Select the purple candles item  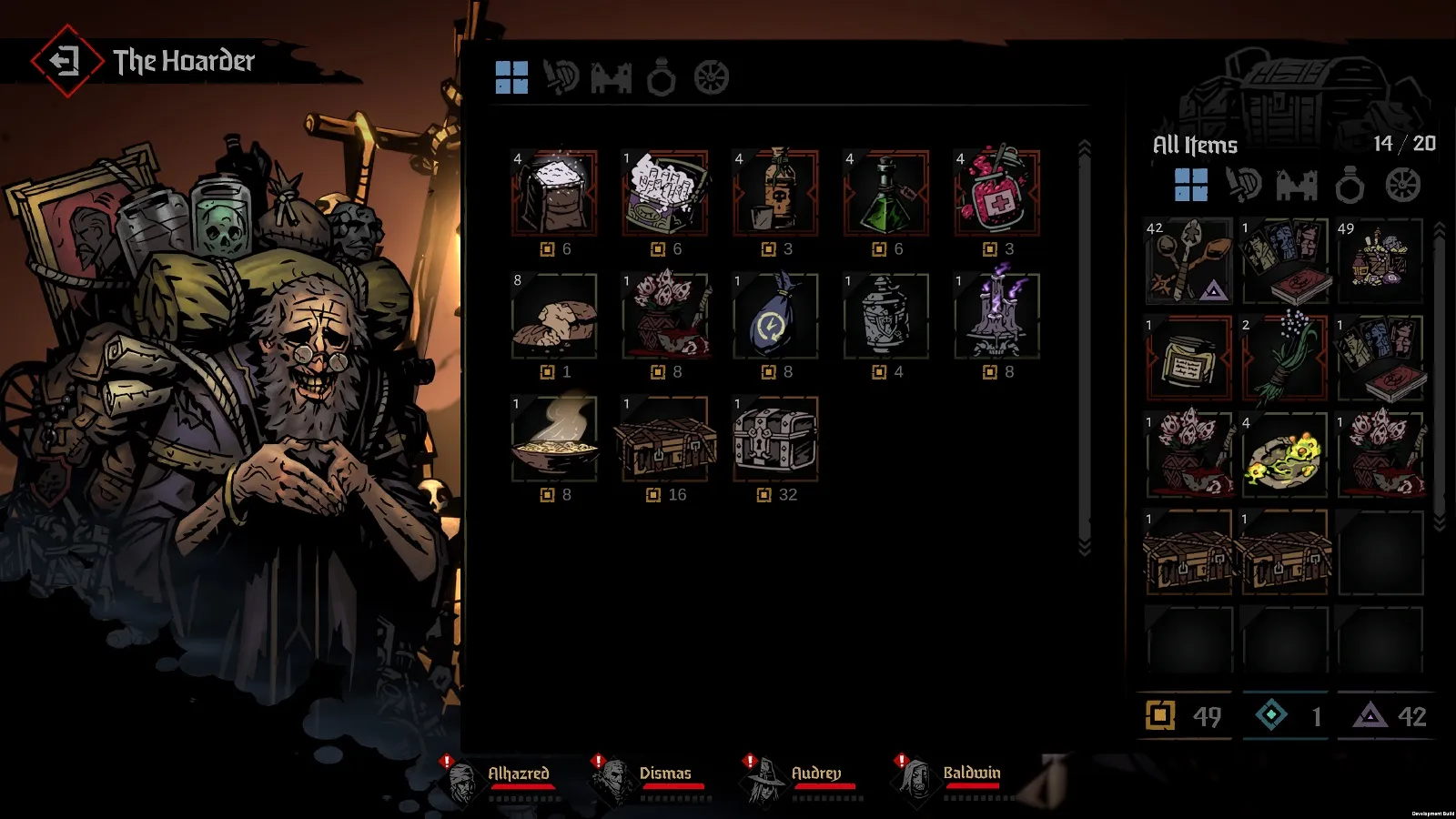coord(996,317)
